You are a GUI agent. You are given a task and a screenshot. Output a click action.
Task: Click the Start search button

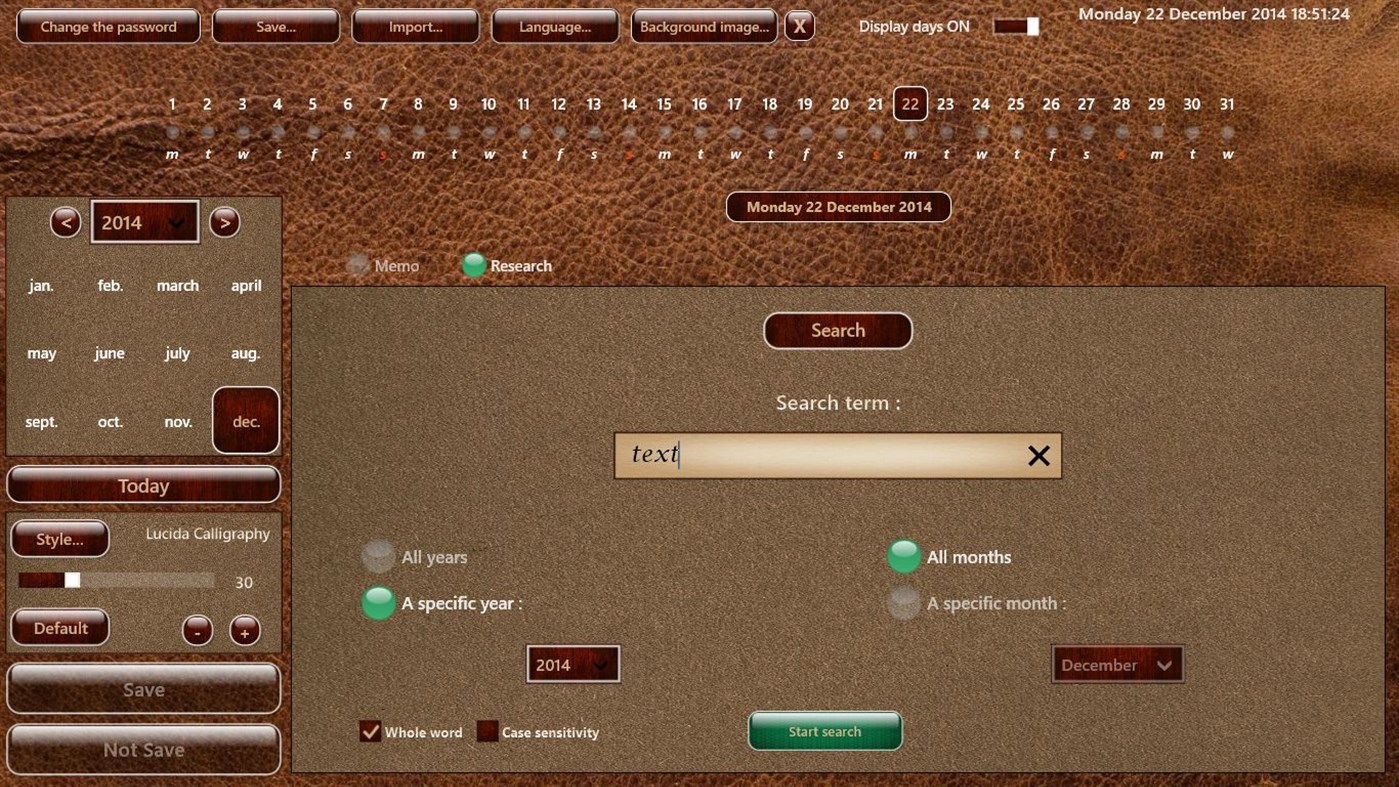pyautogui.click(x=825, y=731)
